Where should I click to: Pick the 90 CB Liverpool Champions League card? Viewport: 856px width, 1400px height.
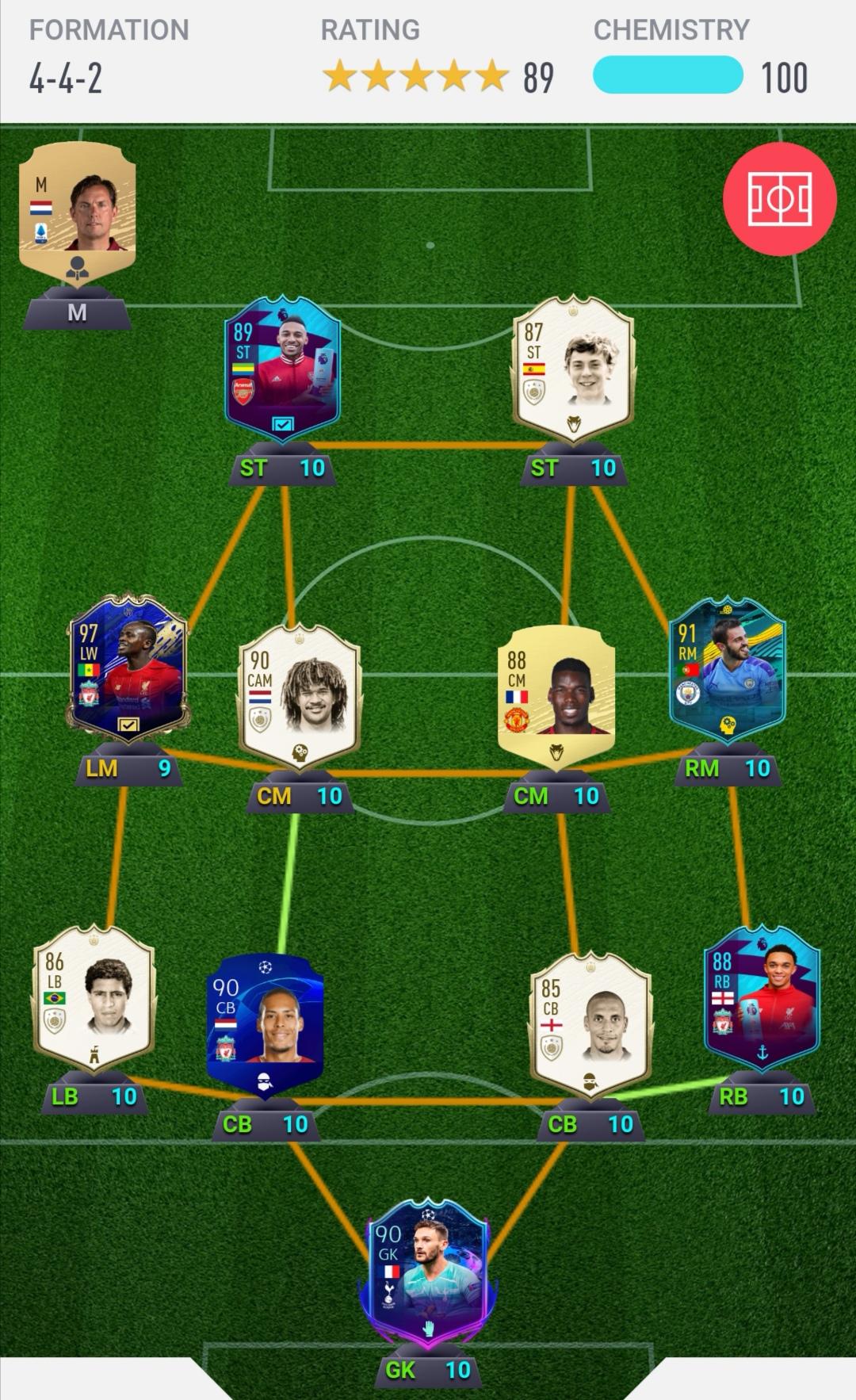click(x=265, y=1023)
